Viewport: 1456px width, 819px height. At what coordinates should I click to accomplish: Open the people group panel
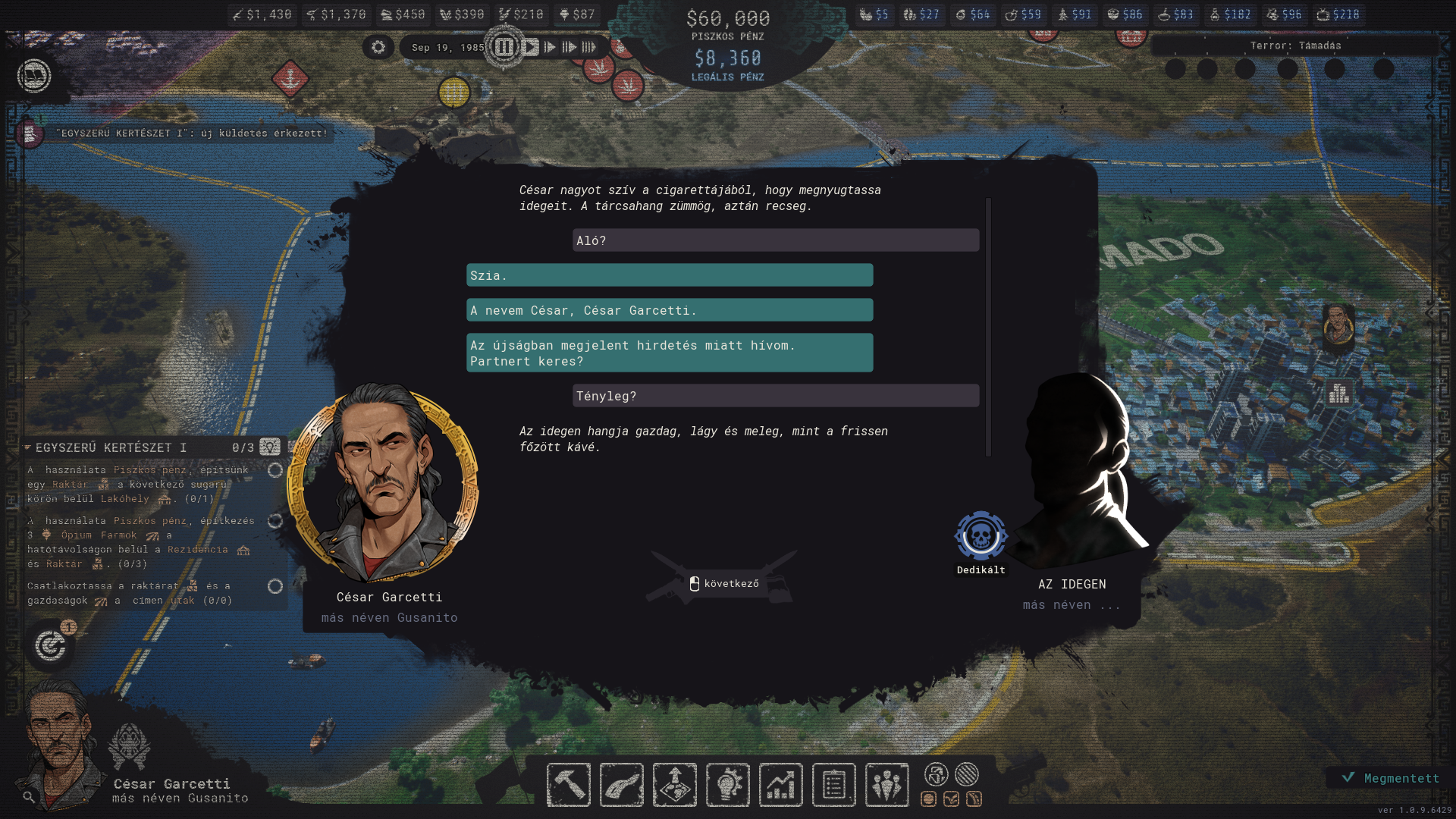[886, 784]
